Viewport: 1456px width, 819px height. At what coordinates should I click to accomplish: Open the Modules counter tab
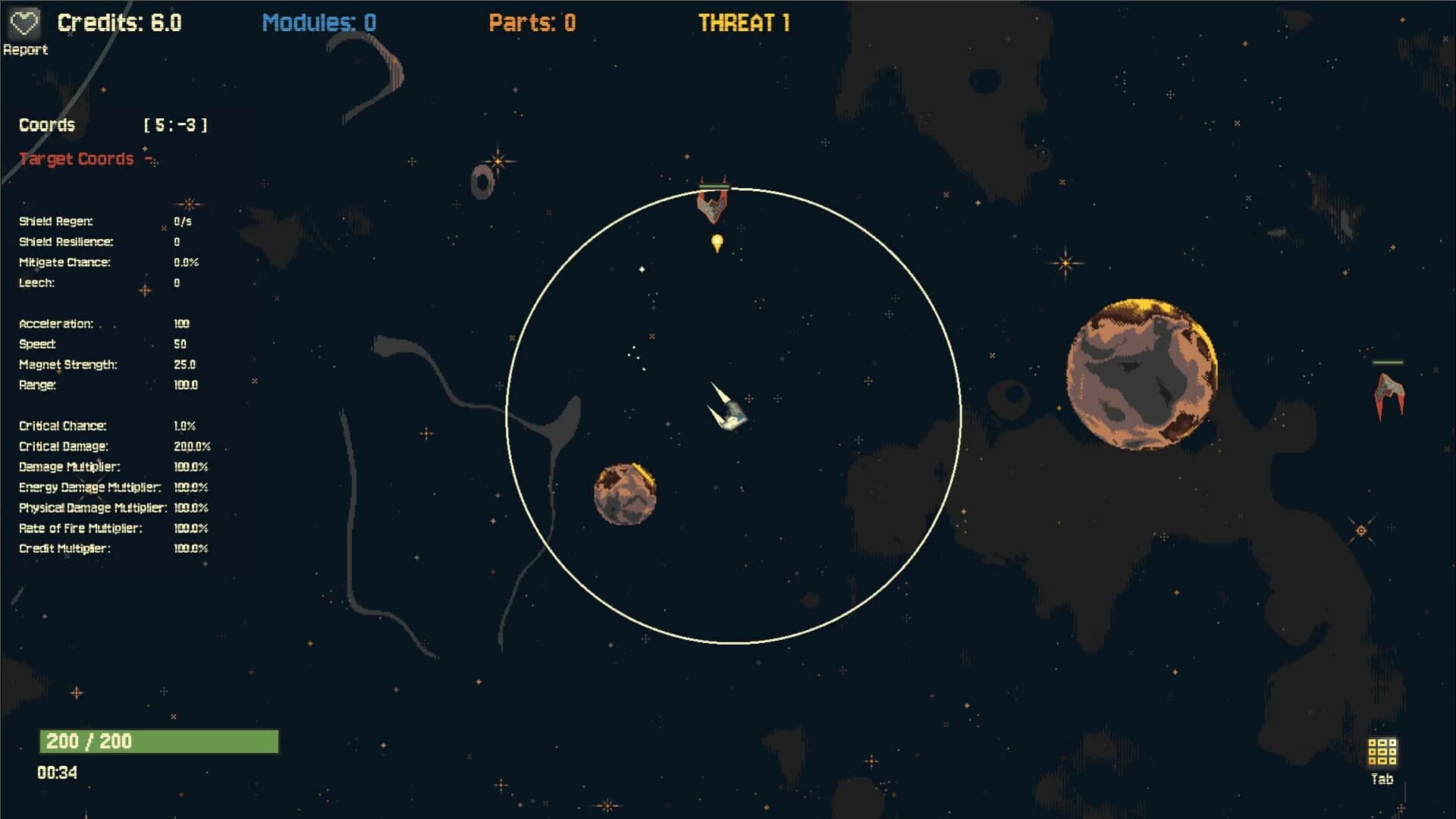coord(318,22)
